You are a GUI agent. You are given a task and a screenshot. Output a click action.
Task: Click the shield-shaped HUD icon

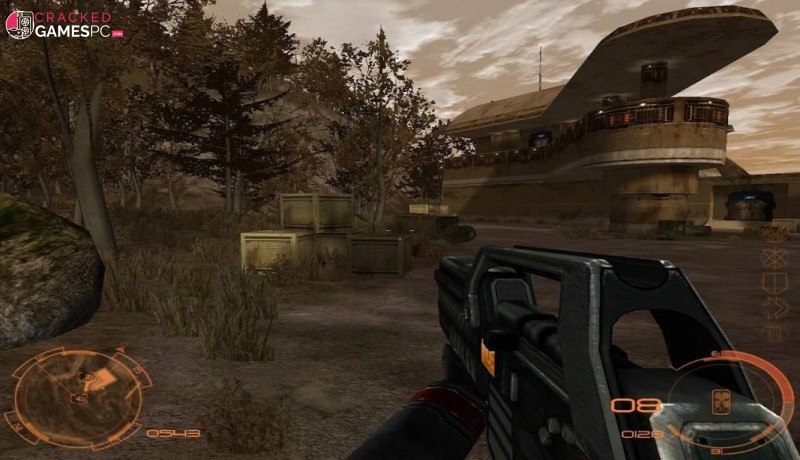[x=775, y=281]
